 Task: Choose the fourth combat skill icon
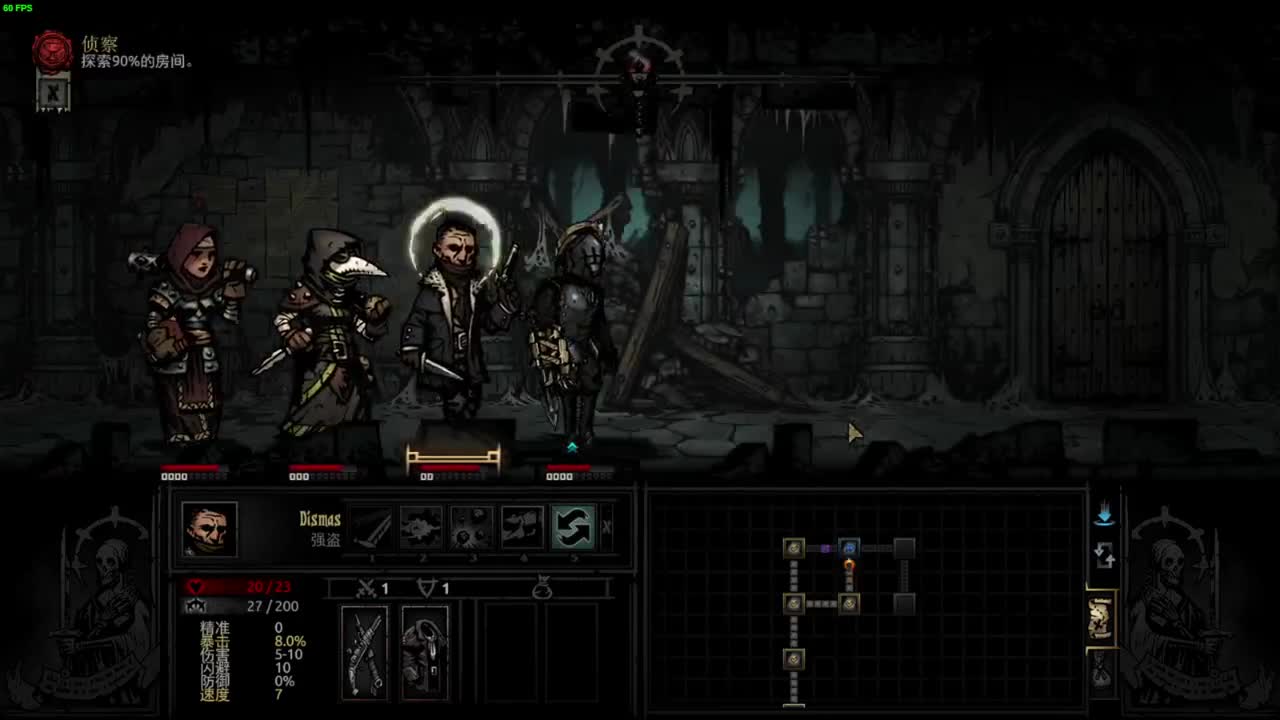[x=522, y=528]
